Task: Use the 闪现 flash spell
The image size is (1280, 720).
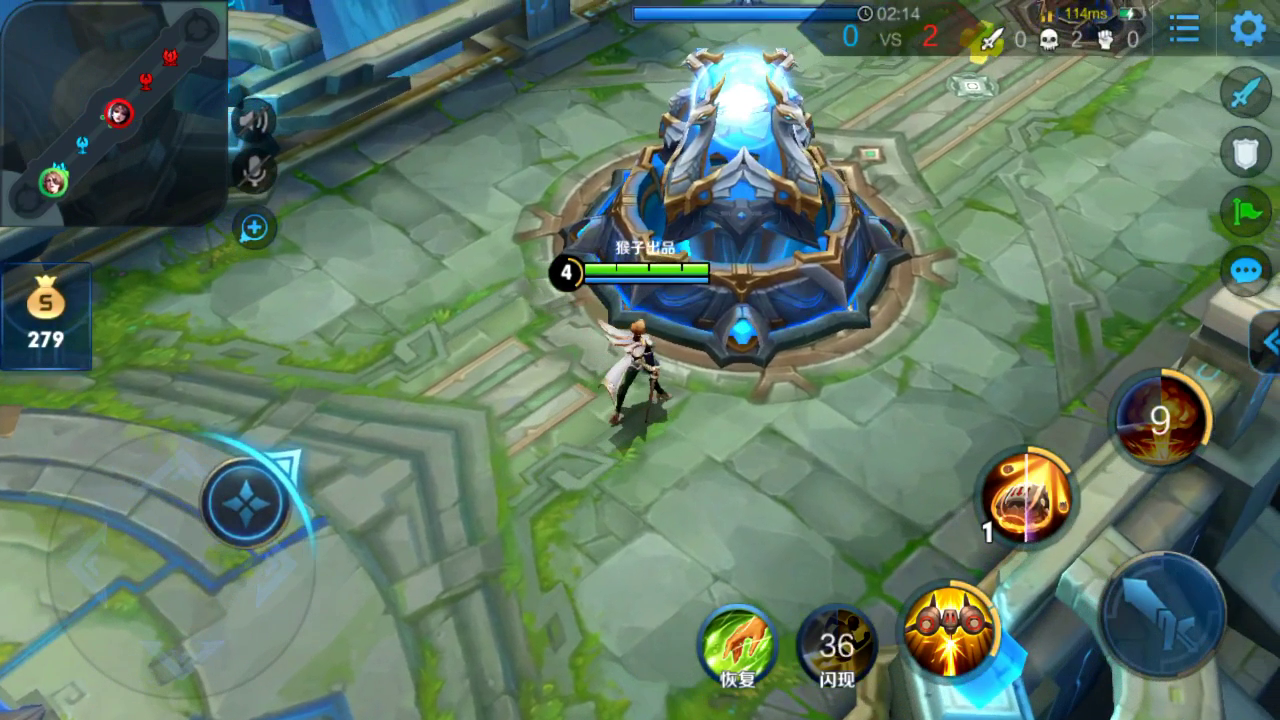Action: 837,645
